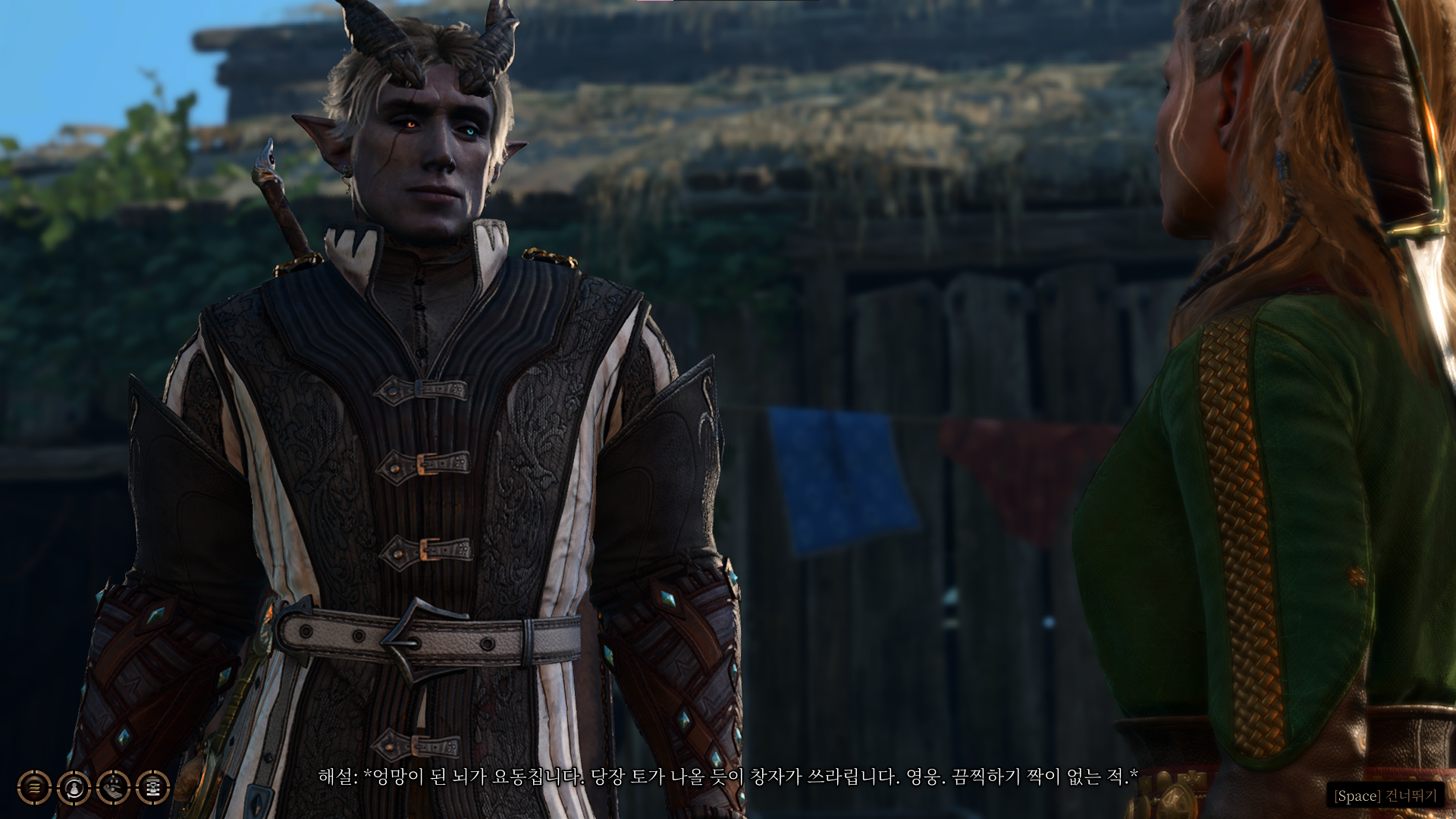Click the swap character icon with circular arrows

tap(74, 788)
